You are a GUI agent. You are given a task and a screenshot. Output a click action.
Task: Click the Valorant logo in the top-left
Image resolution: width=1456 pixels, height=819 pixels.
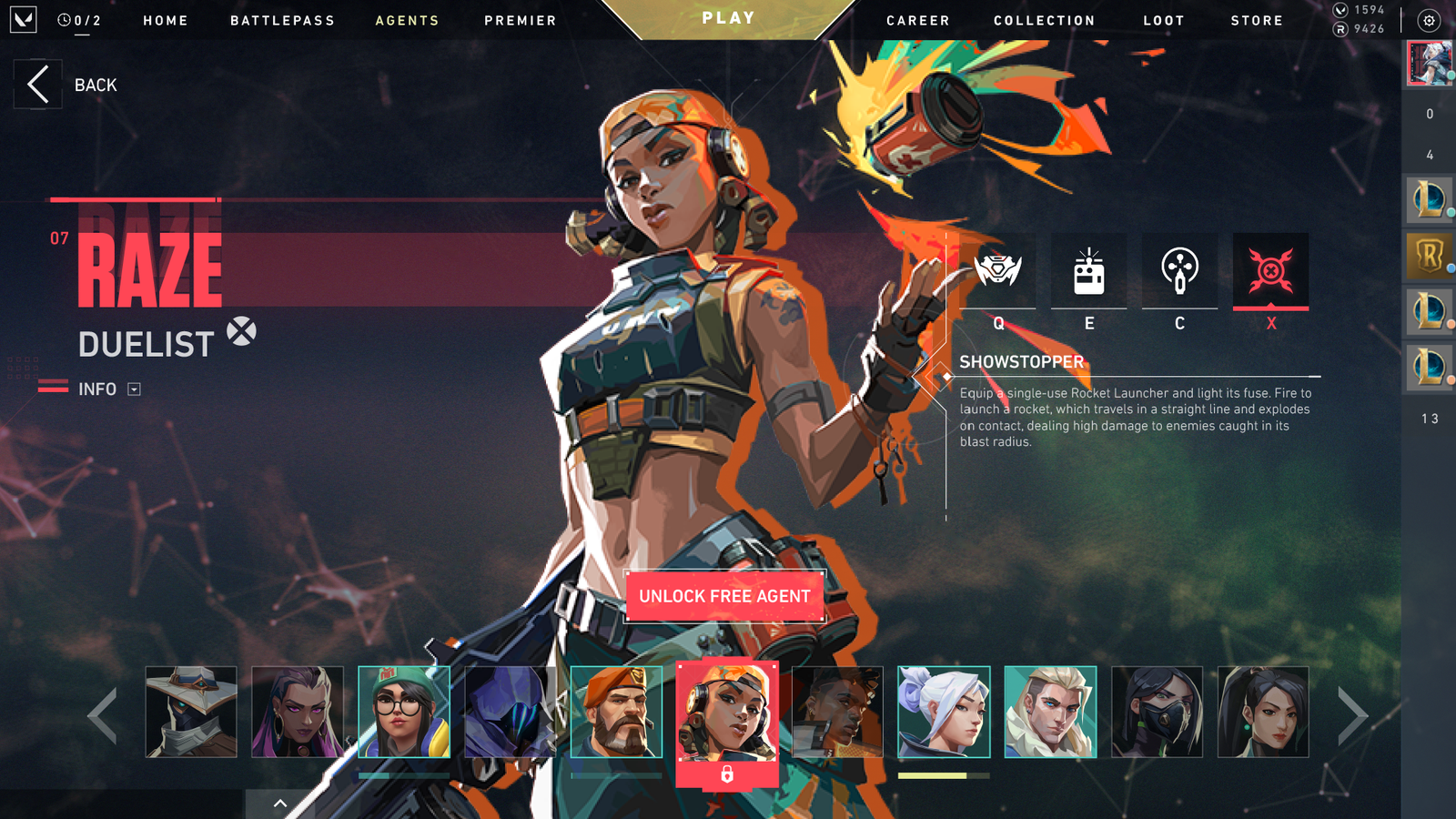click(24, 19)
